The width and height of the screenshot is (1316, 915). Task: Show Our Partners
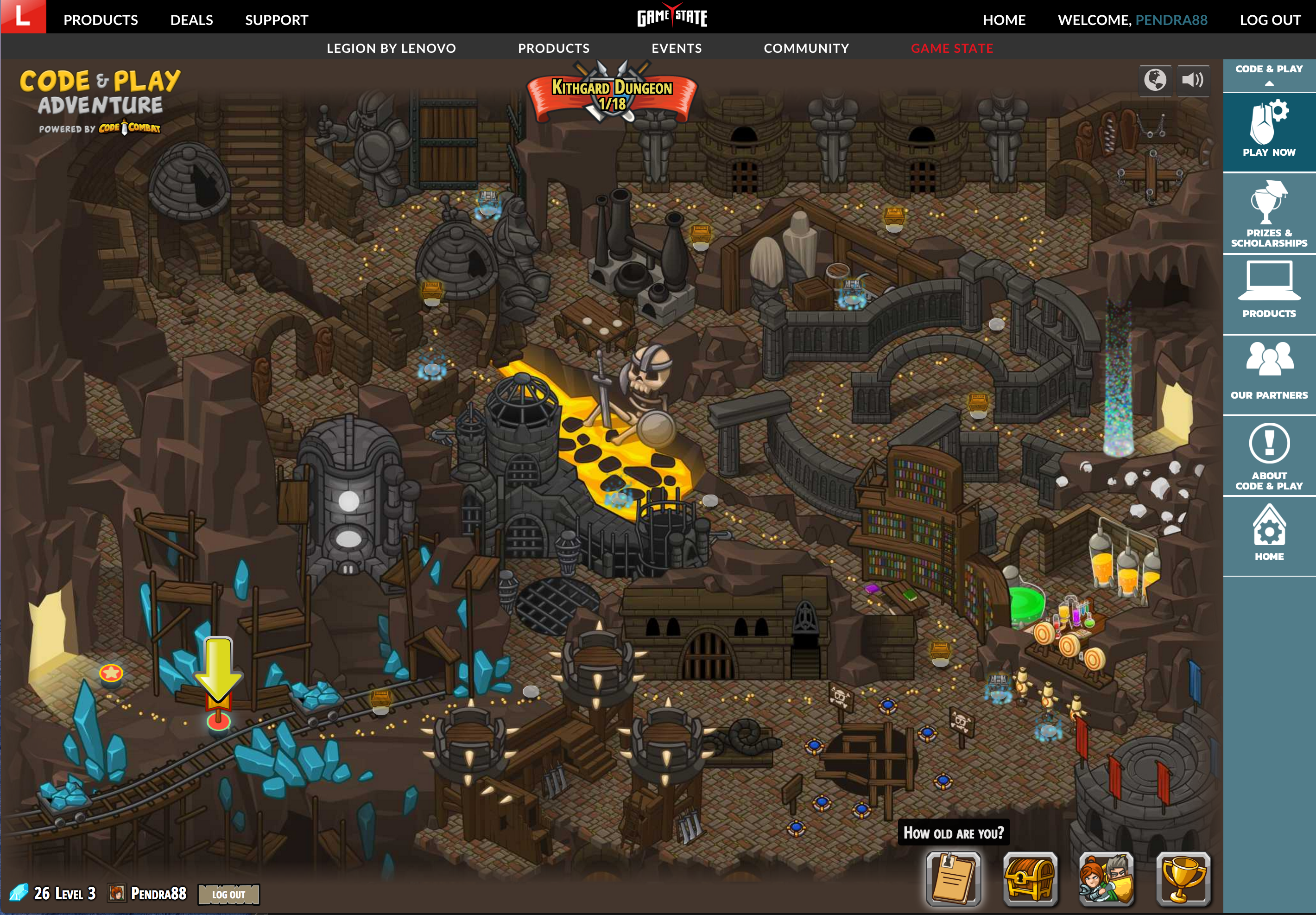(1269, 371)
